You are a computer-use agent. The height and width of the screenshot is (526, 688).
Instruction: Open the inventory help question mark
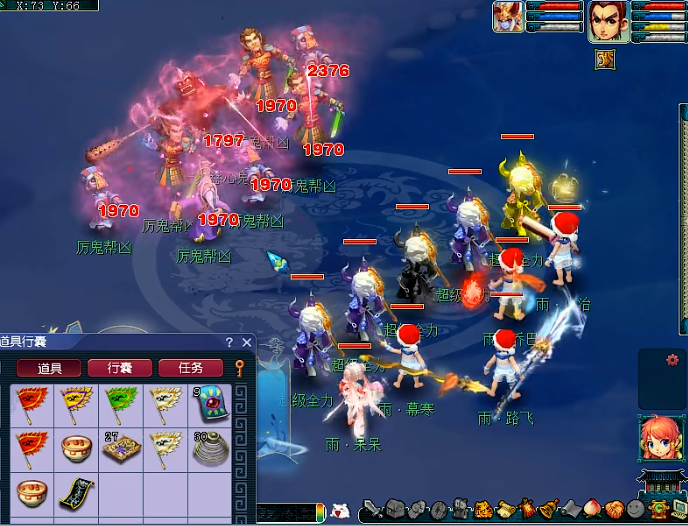tap(229, 342)
